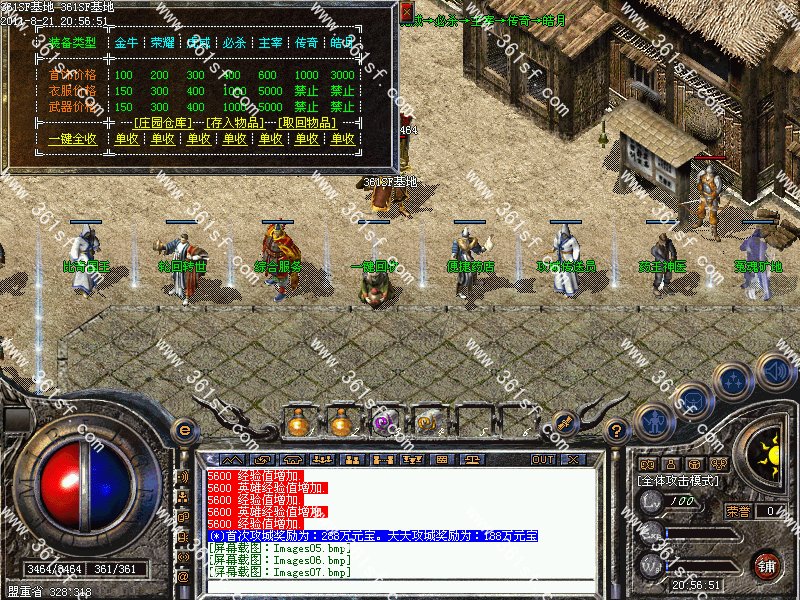This screenshot has height=600, width=800.
Task: Use the orange swirl scroll belt slot
Action: tap(428, 423)
